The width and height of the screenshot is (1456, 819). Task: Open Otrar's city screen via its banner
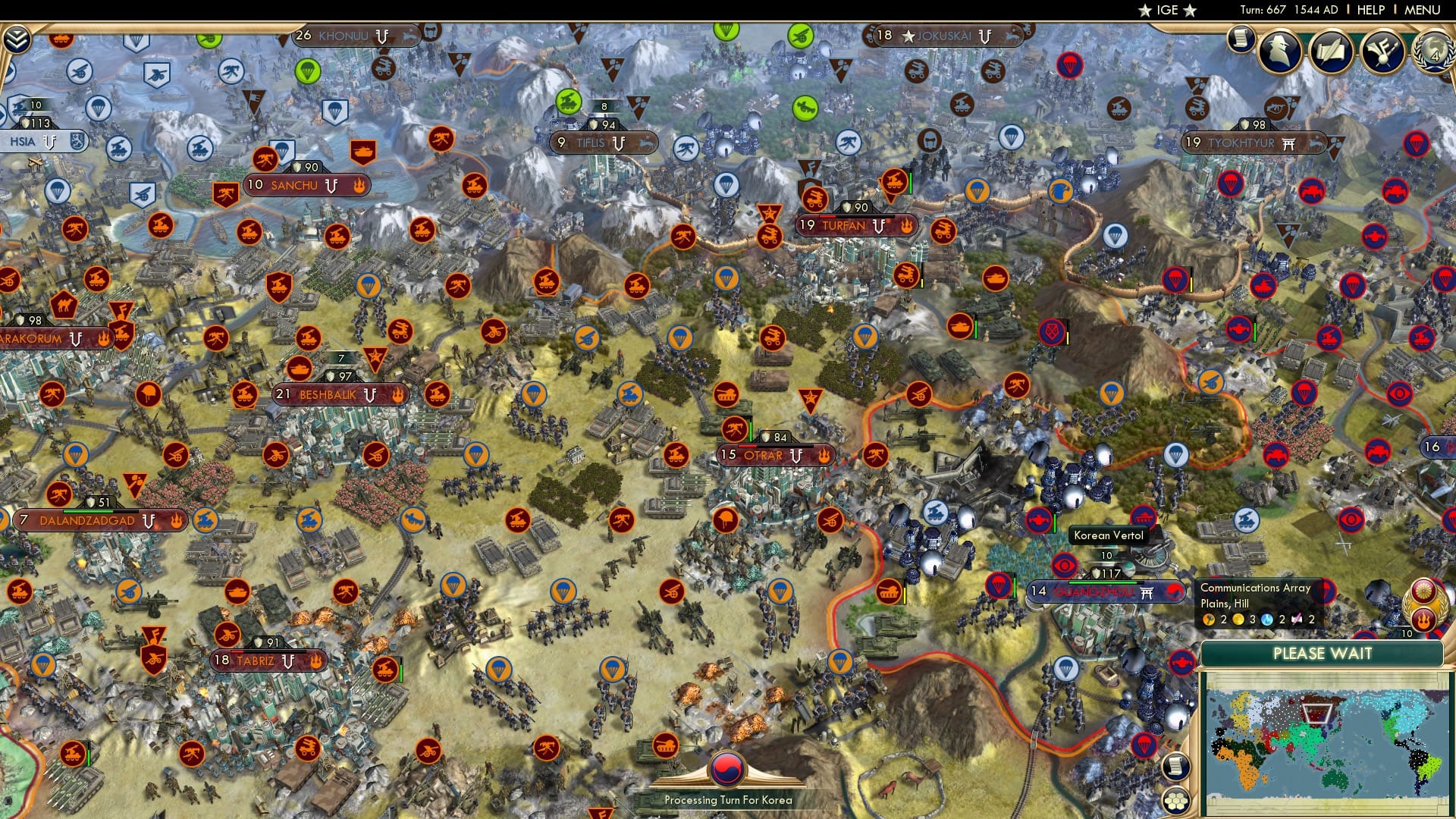click(764, 456)
